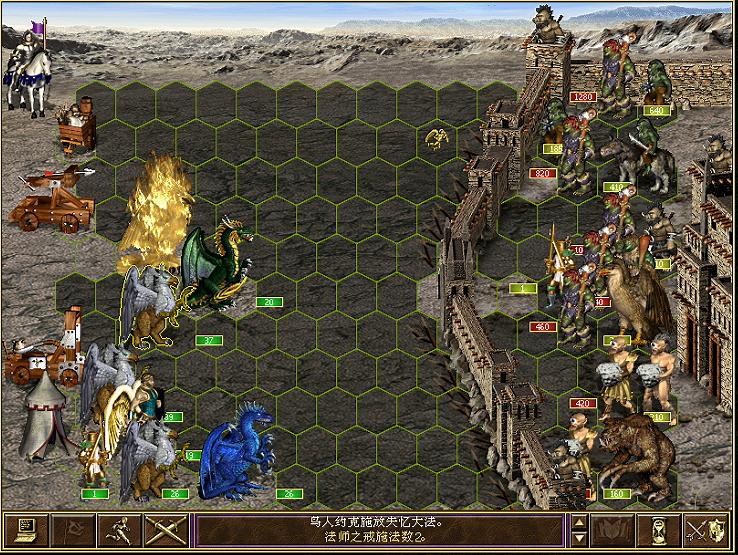
Task: Surrender the battle with the flag button
Action: [x=74, y=528]
